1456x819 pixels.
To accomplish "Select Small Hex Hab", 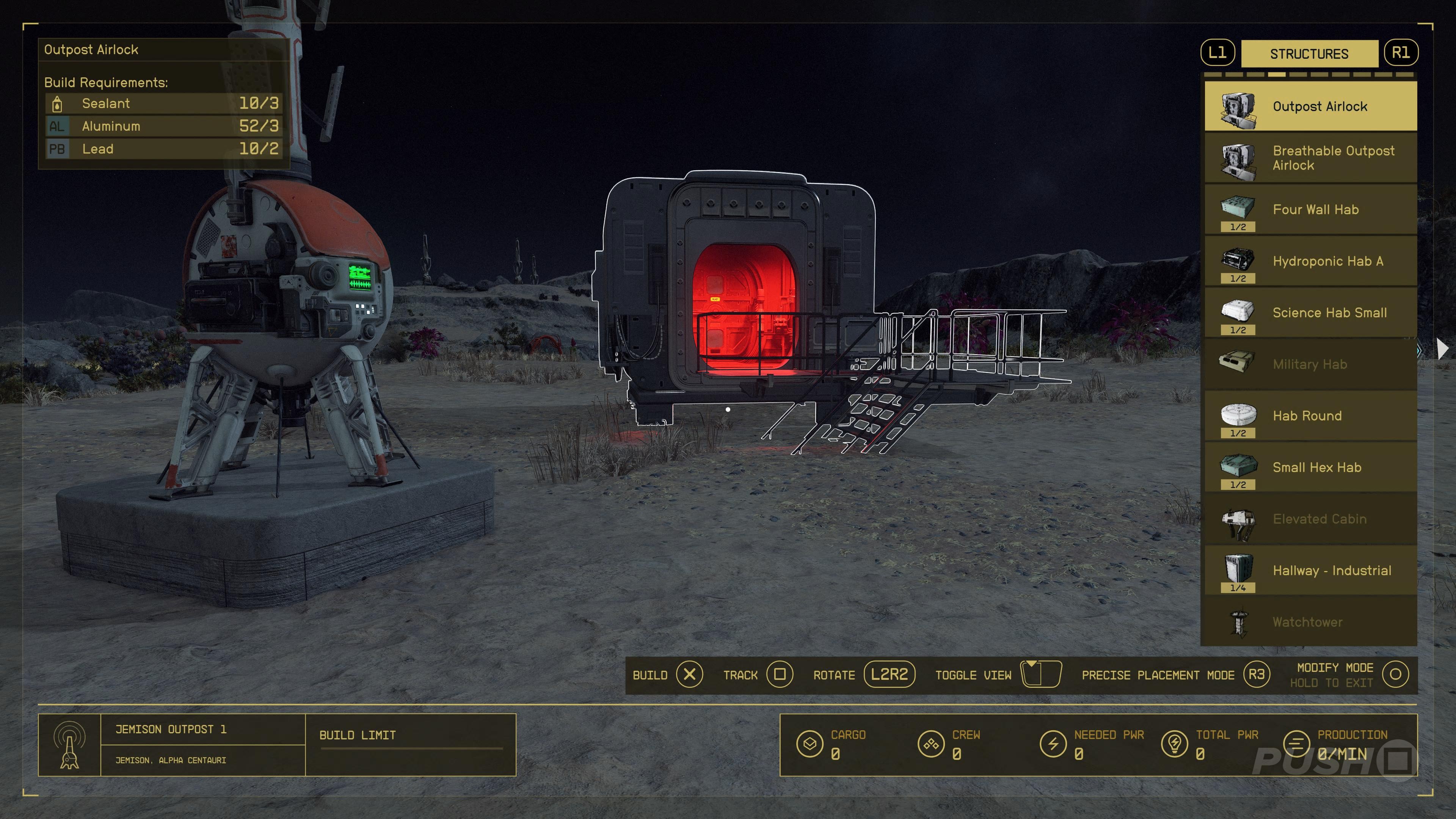I will pyautogui.click(x=1310, y=468).
